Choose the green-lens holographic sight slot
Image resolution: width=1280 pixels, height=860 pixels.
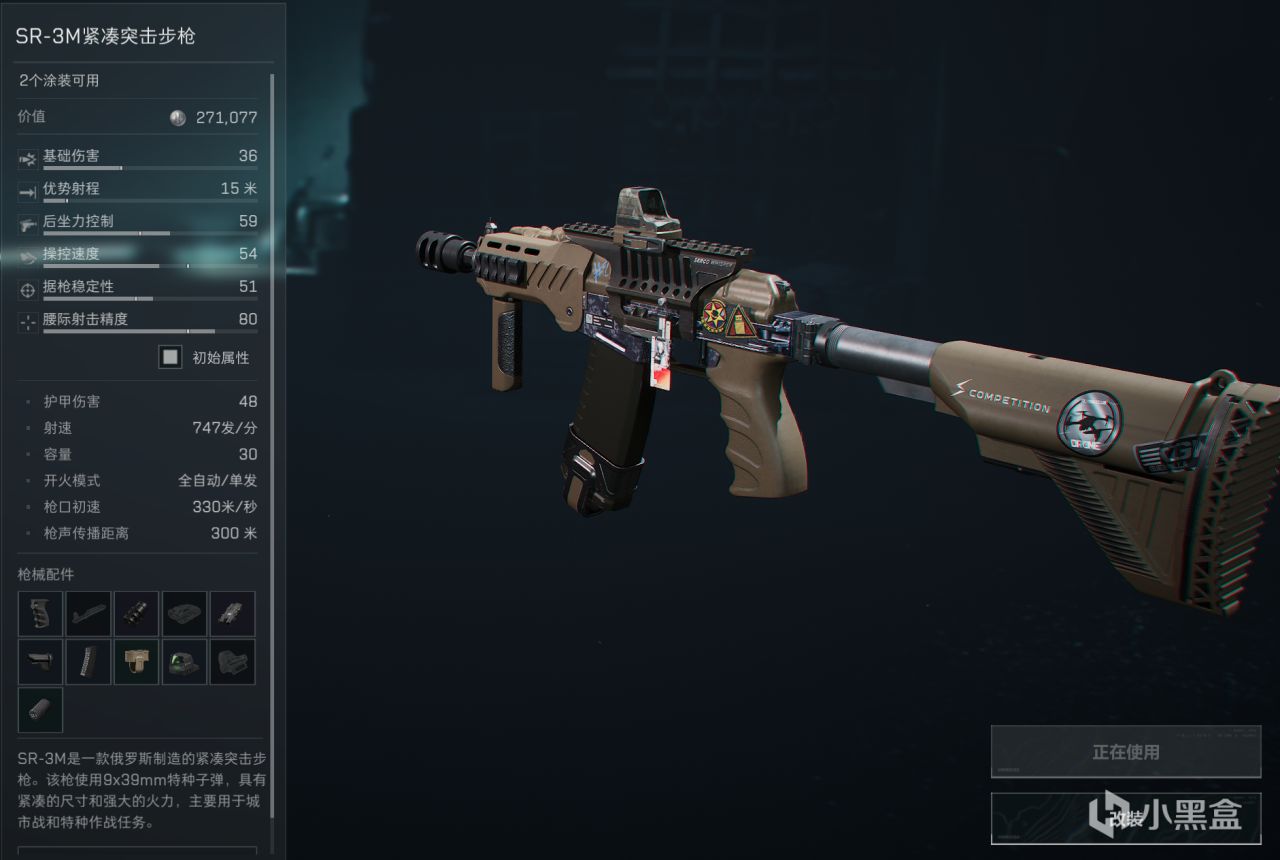pyautogui.click(x=184, y=662)
